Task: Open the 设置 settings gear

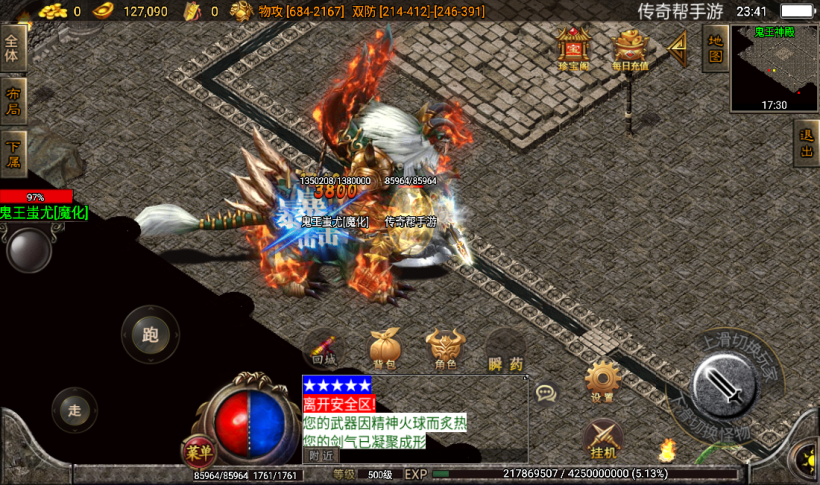Action: click(x=602, y=382)
